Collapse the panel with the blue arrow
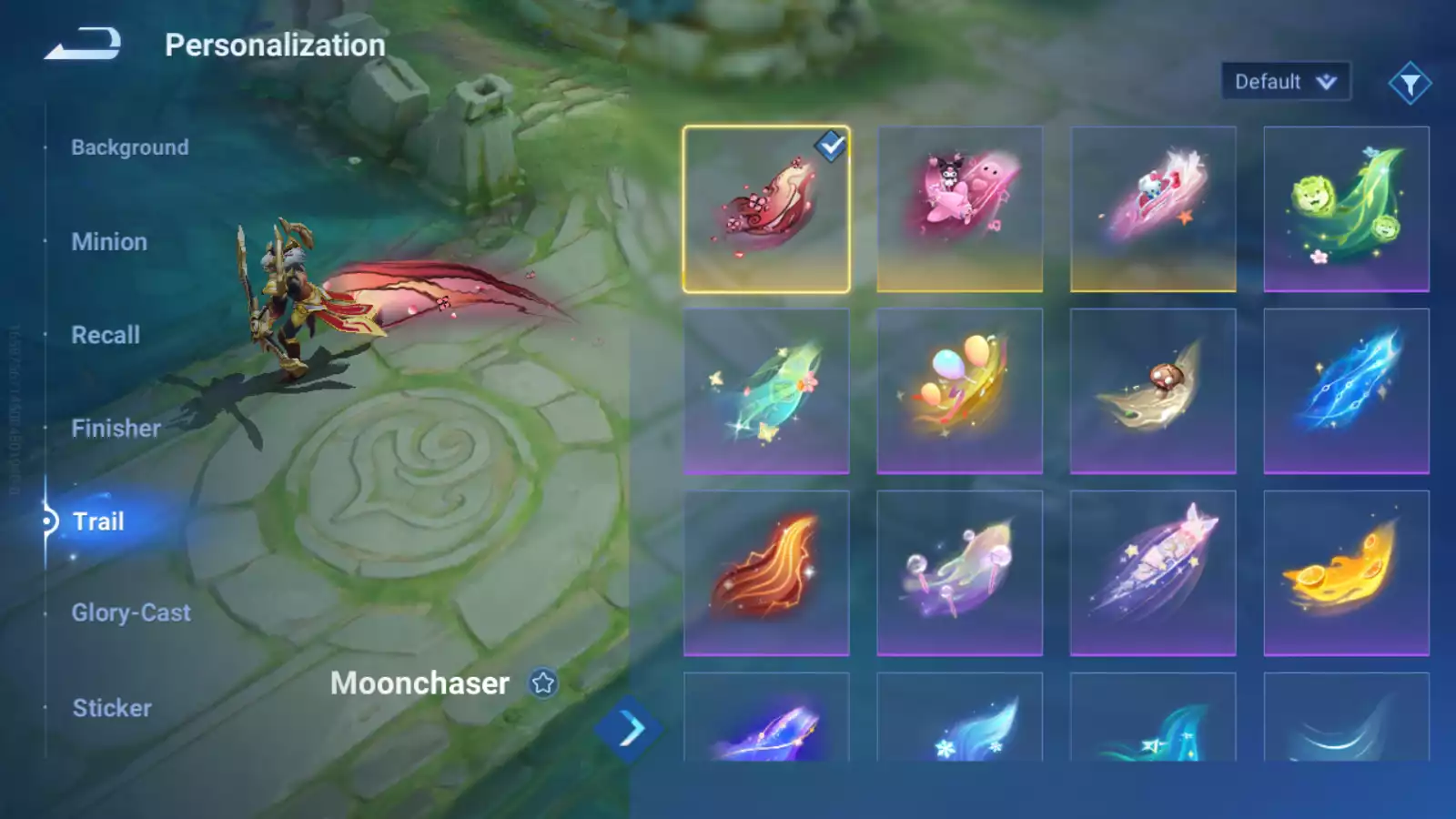Screen dimensions: 1456x819 629,729
